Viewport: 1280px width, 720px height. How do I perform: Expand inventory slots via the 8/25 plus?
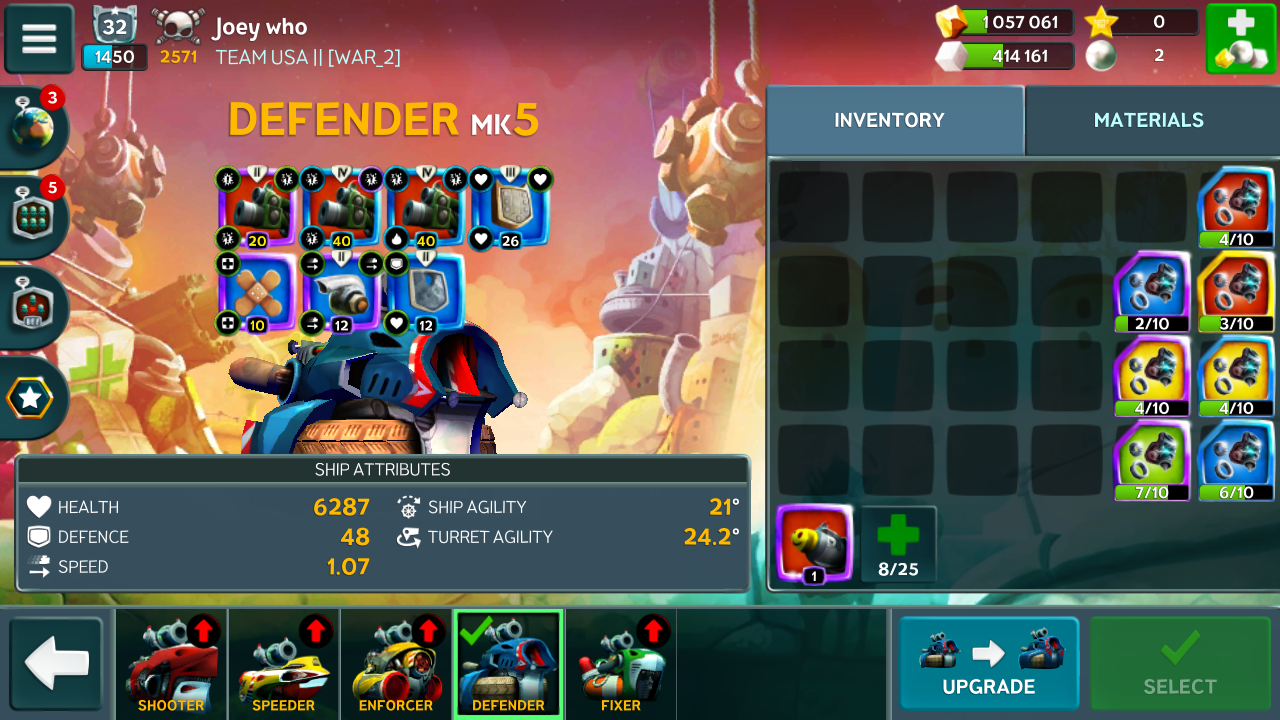point(898,545)
